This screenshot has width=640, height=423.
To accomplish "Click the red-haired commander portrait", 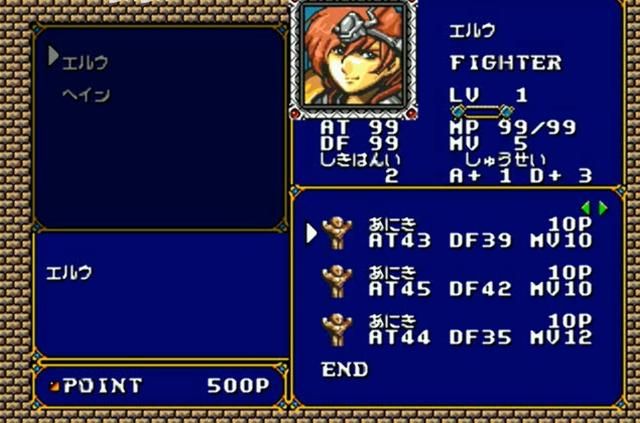I will pos(350,56).
